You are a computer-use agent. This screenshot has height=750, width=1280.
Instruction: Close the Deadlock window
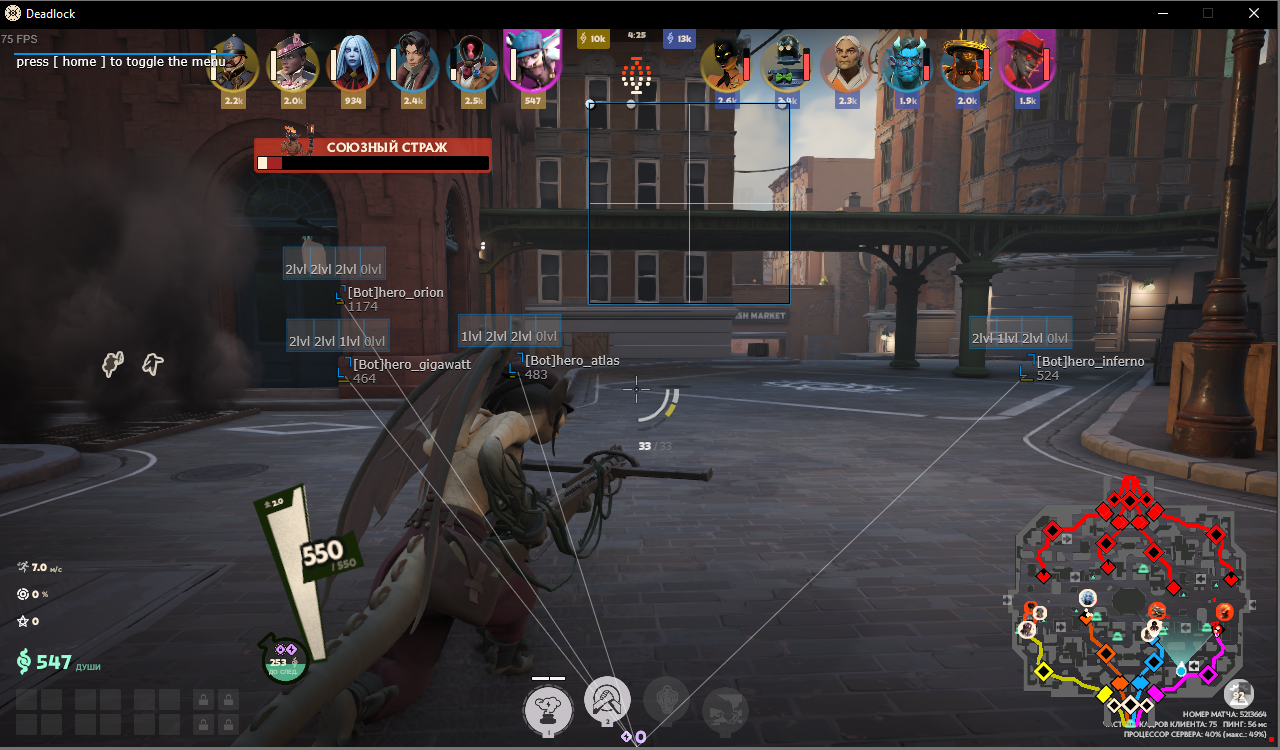1254,14
